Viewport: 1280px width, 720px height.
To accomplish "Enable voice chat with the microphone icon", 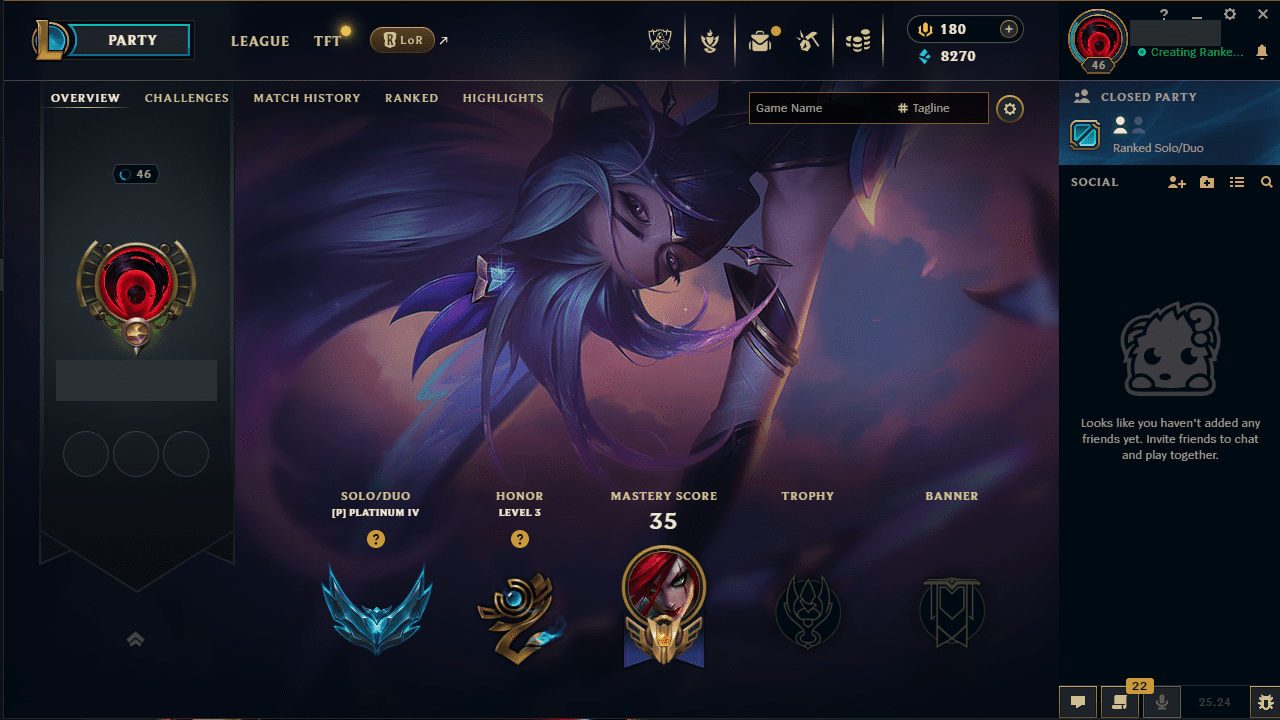I will click(x=1160, y=702).
